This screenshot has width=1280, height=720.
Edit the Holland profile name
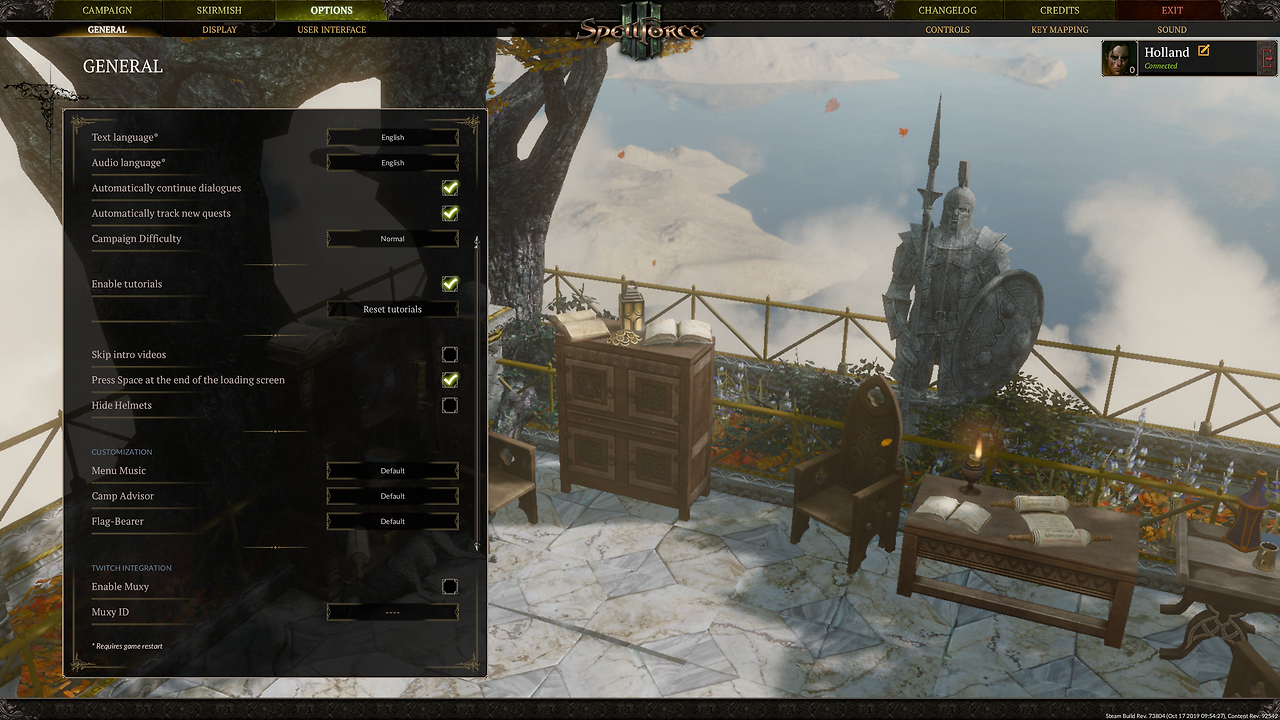click(1203, 51)
